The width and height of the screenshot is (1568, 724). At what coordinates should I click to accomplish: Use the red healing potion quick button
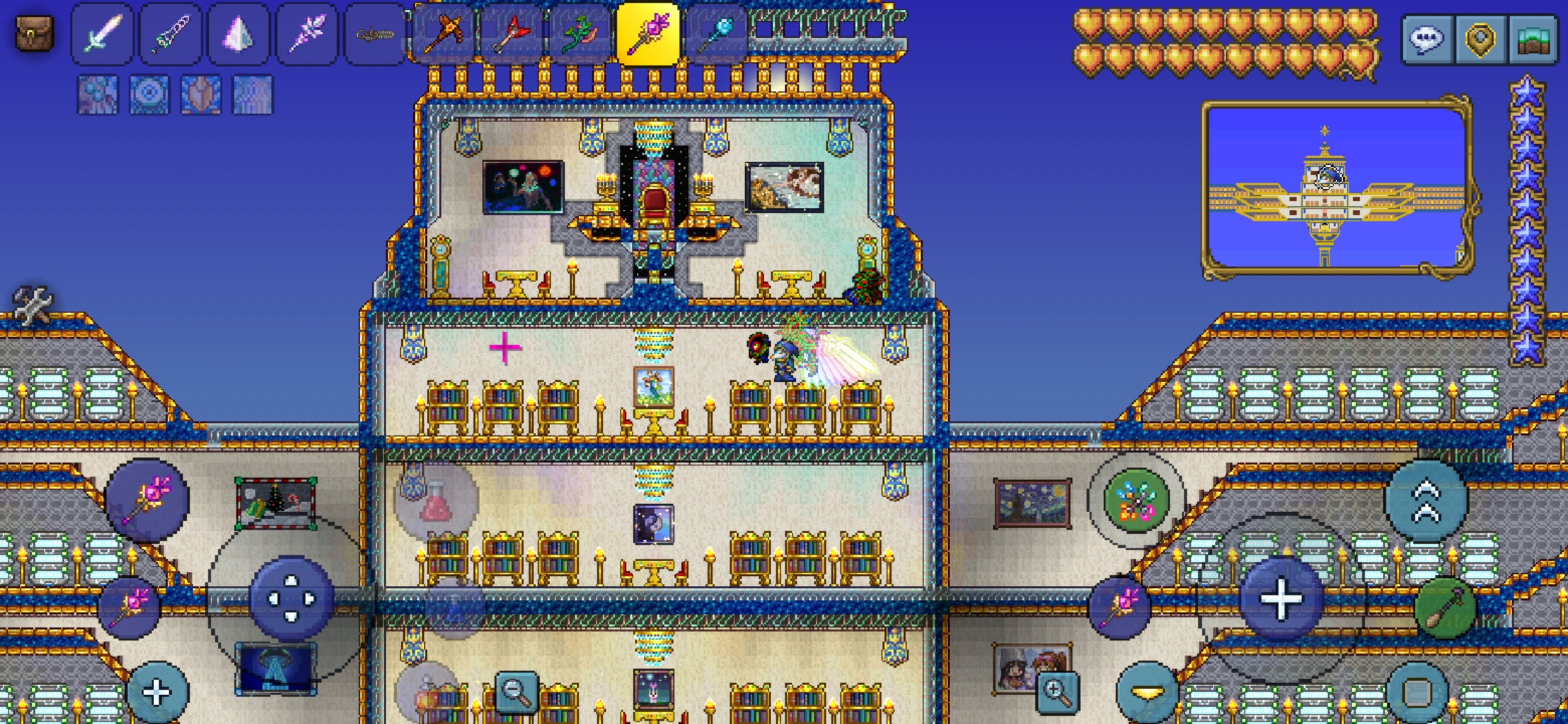(x=436, y=501)
